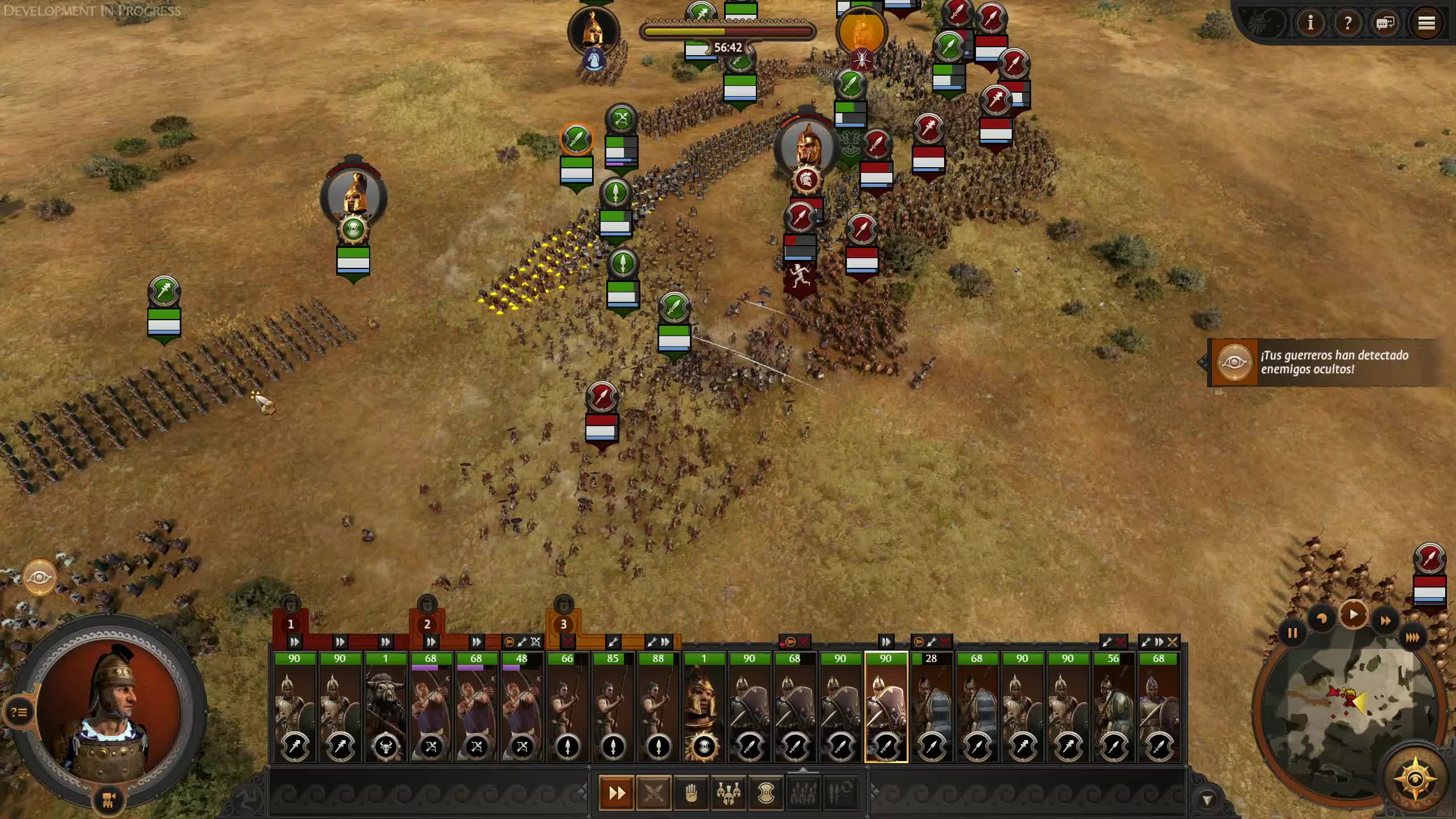Click the raised hand halt button
This screenshot has width=1456, height=819.
click(691, 792)
